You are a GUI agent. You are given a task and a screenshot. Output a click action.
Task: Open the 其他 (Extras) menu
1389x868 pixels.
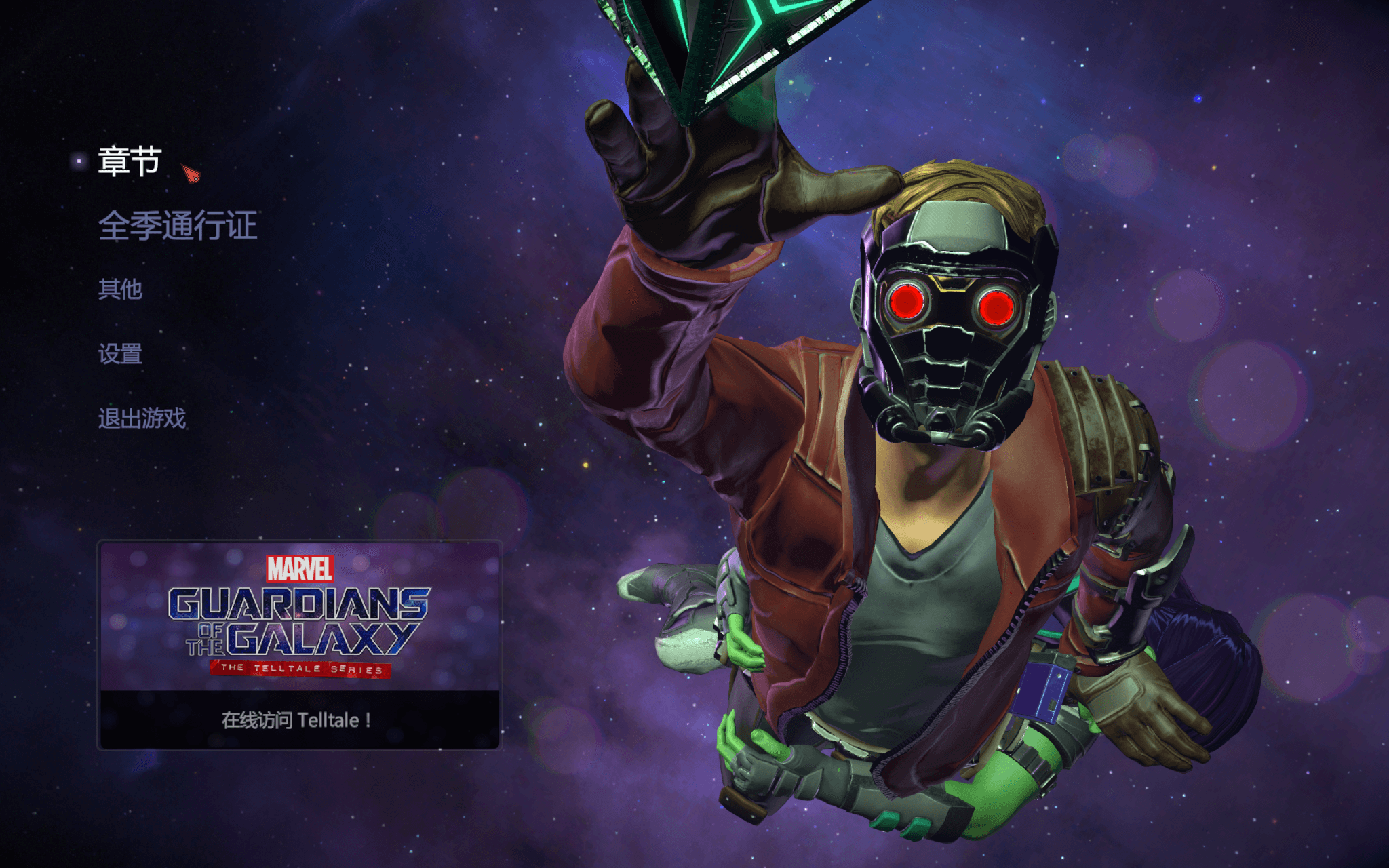coord(120,290)
